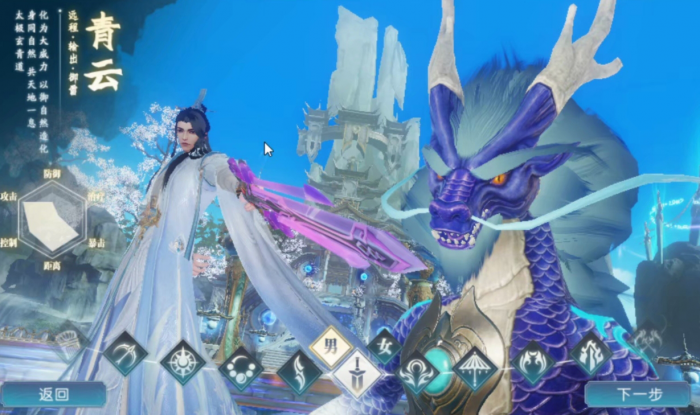
Task: Select the lotus flower class icon
Action: click(416, 374)
